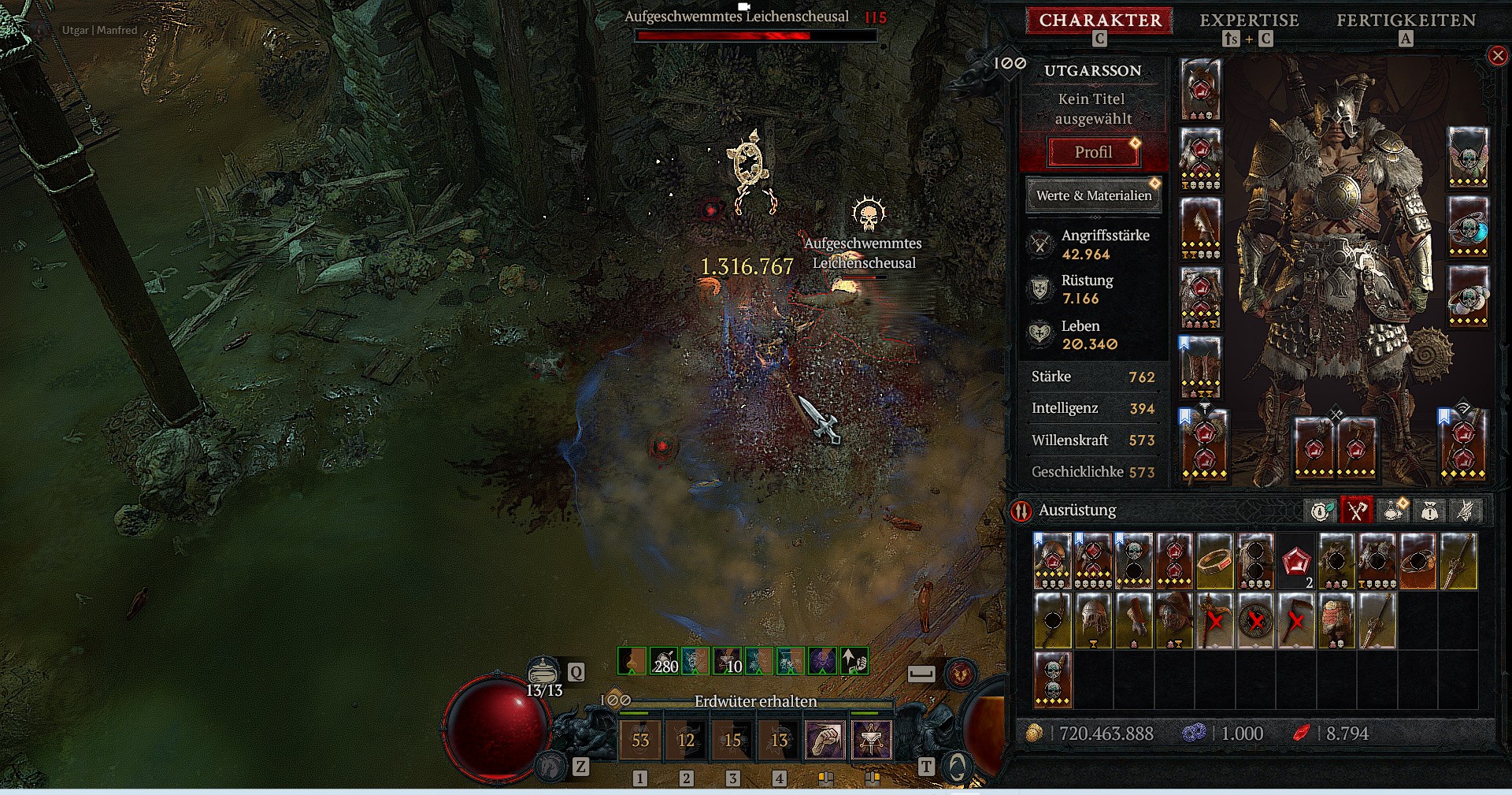This screenshot has height=795, width=1512.
Task: Click the town portal icon
Action: [x=957, y=767]
